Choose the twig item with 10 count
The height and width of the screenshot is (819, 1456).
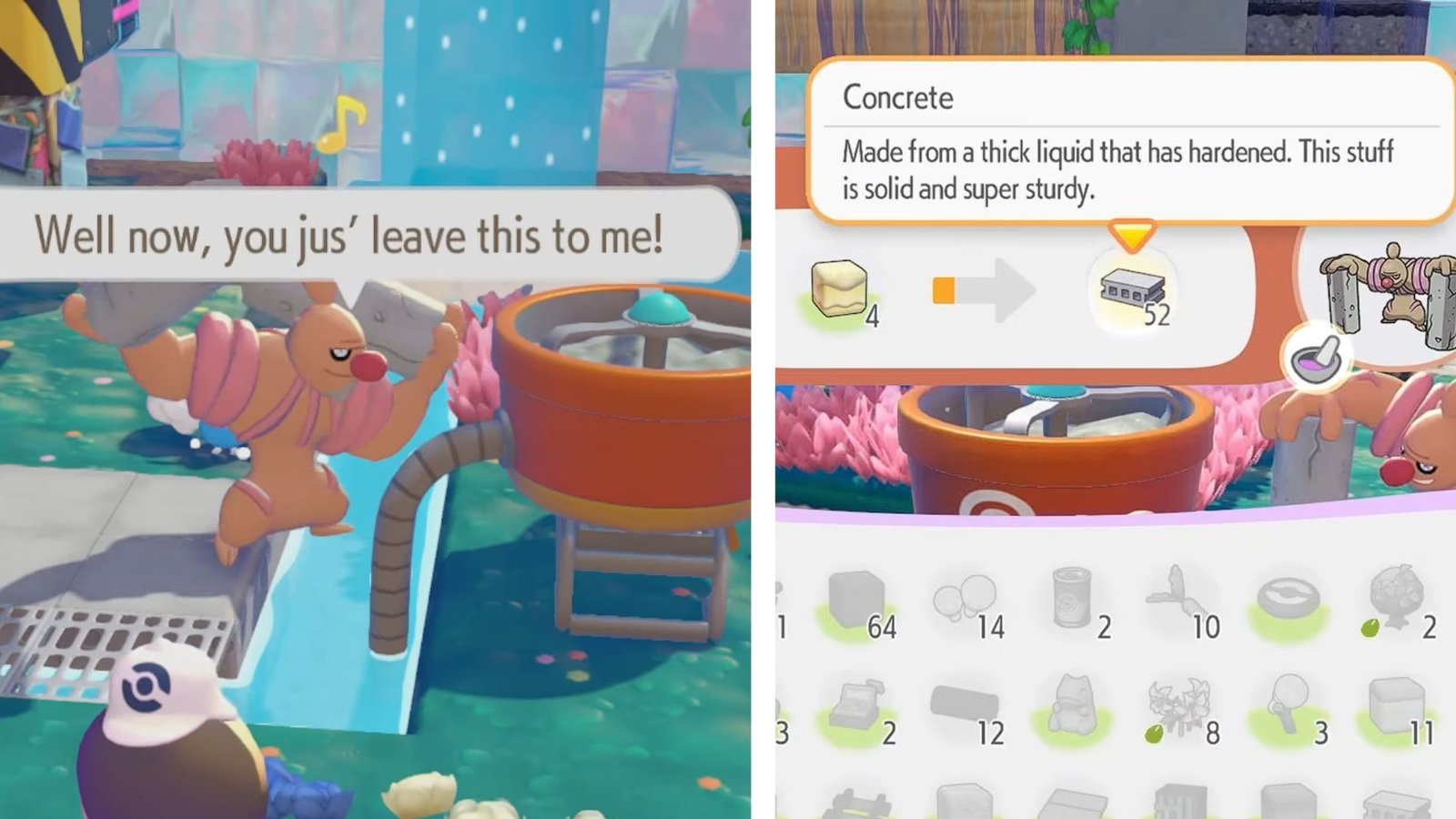pyautogui.click(x=1181, y=601)
